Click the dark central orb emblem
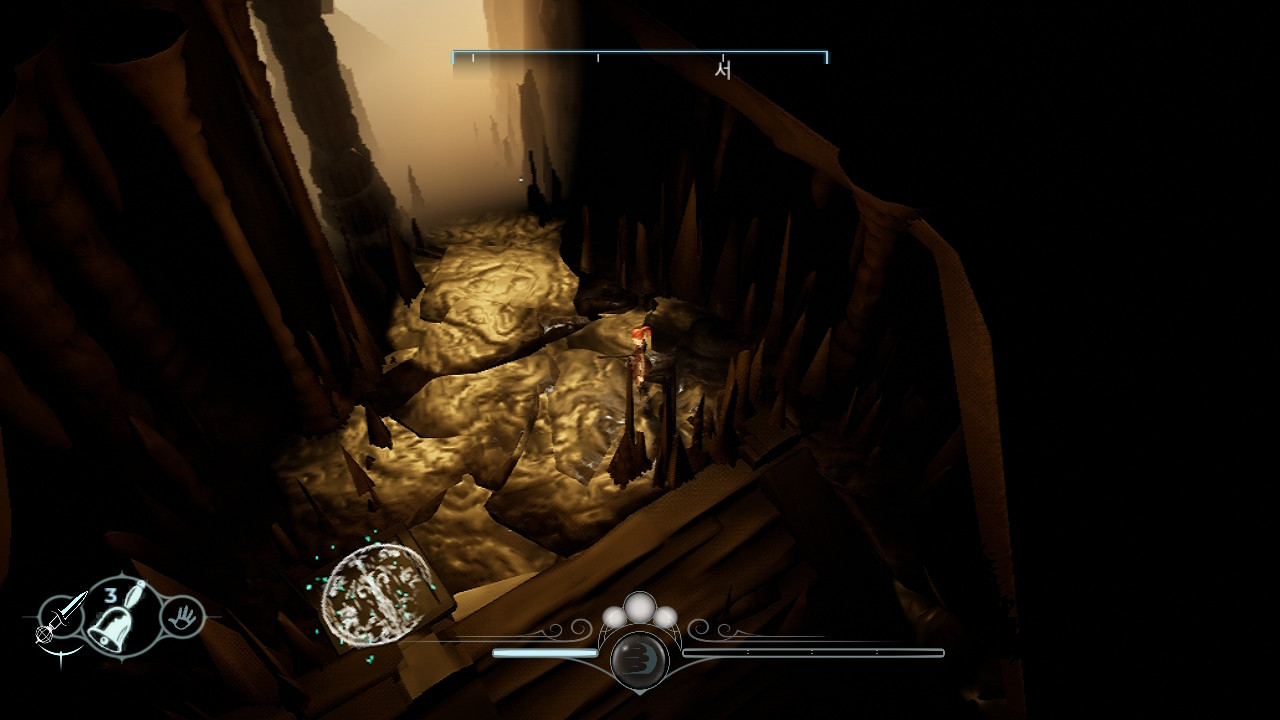 click(x=639, y=659)
